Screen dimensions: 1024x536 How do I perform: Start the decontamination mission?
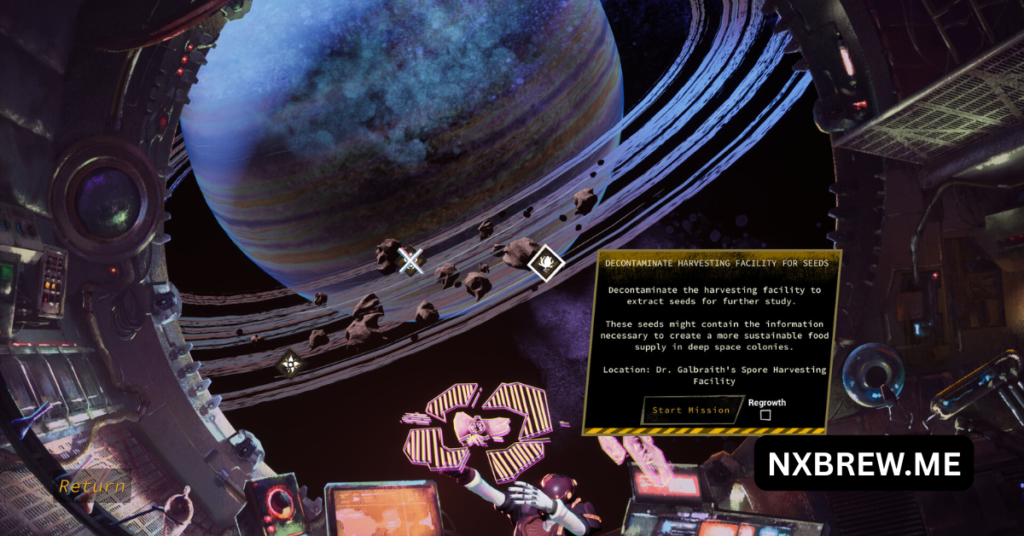pyautogui.click(x=692, y=410)
